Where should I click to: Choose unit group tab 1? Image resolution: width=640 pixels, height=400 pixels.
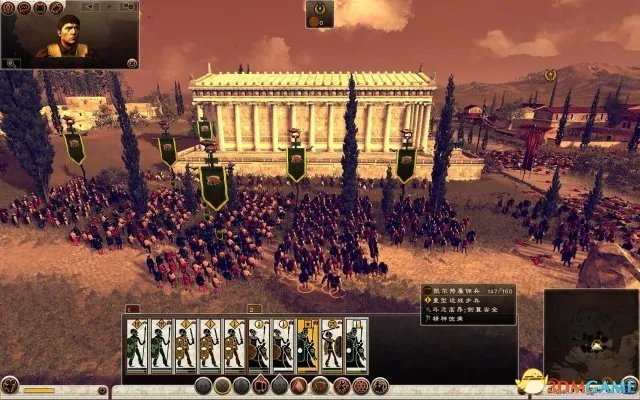click(132, 310)
